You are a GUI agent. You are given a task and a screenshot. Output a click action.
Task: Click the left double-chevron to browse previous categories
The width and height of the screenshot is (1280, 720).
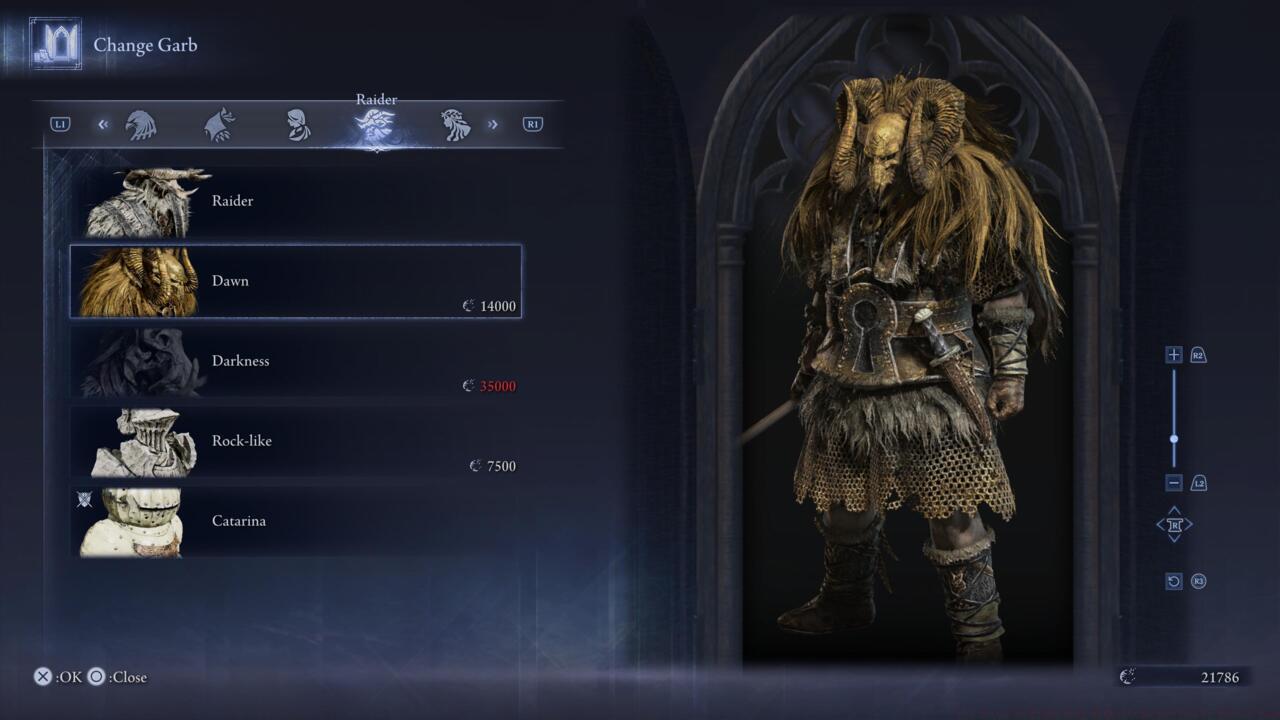102,123
